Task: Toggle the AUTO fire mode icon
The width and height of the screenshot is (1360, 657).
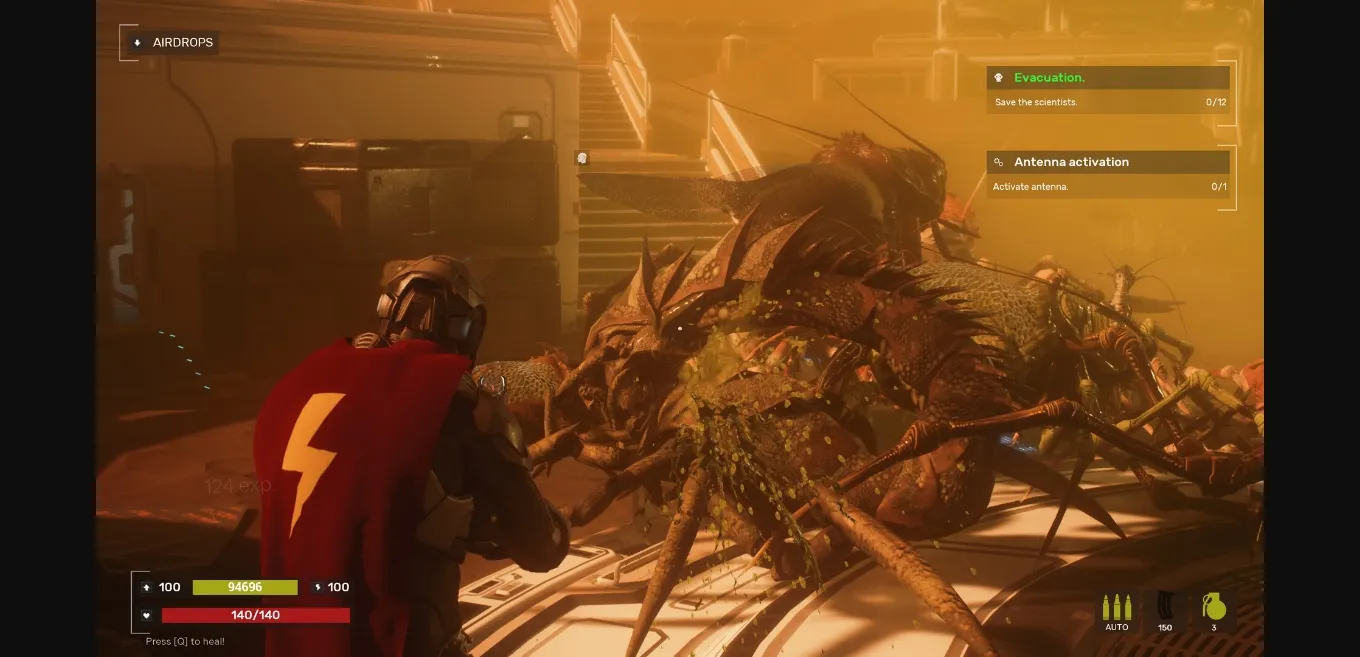Action: tap(1116, 610)
